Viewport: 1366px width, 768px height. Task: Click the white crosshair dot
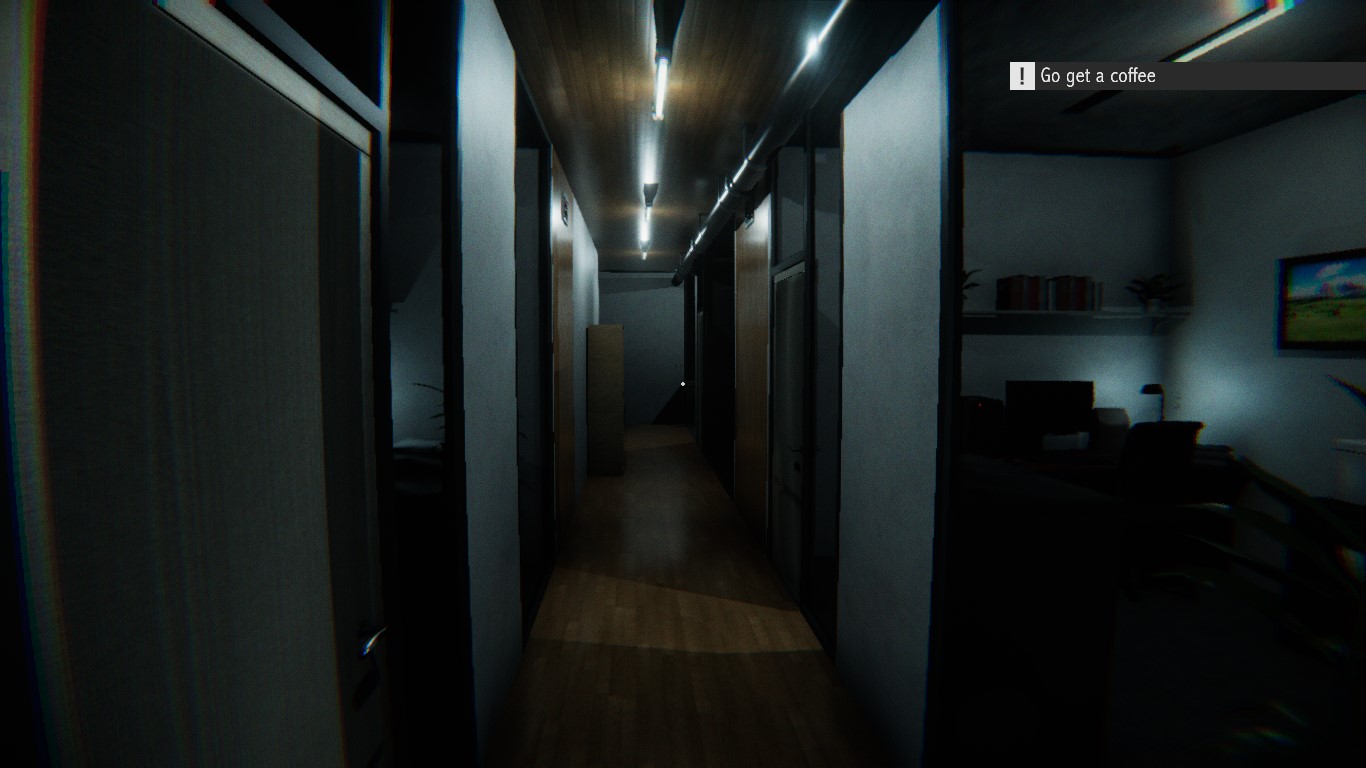683,384
